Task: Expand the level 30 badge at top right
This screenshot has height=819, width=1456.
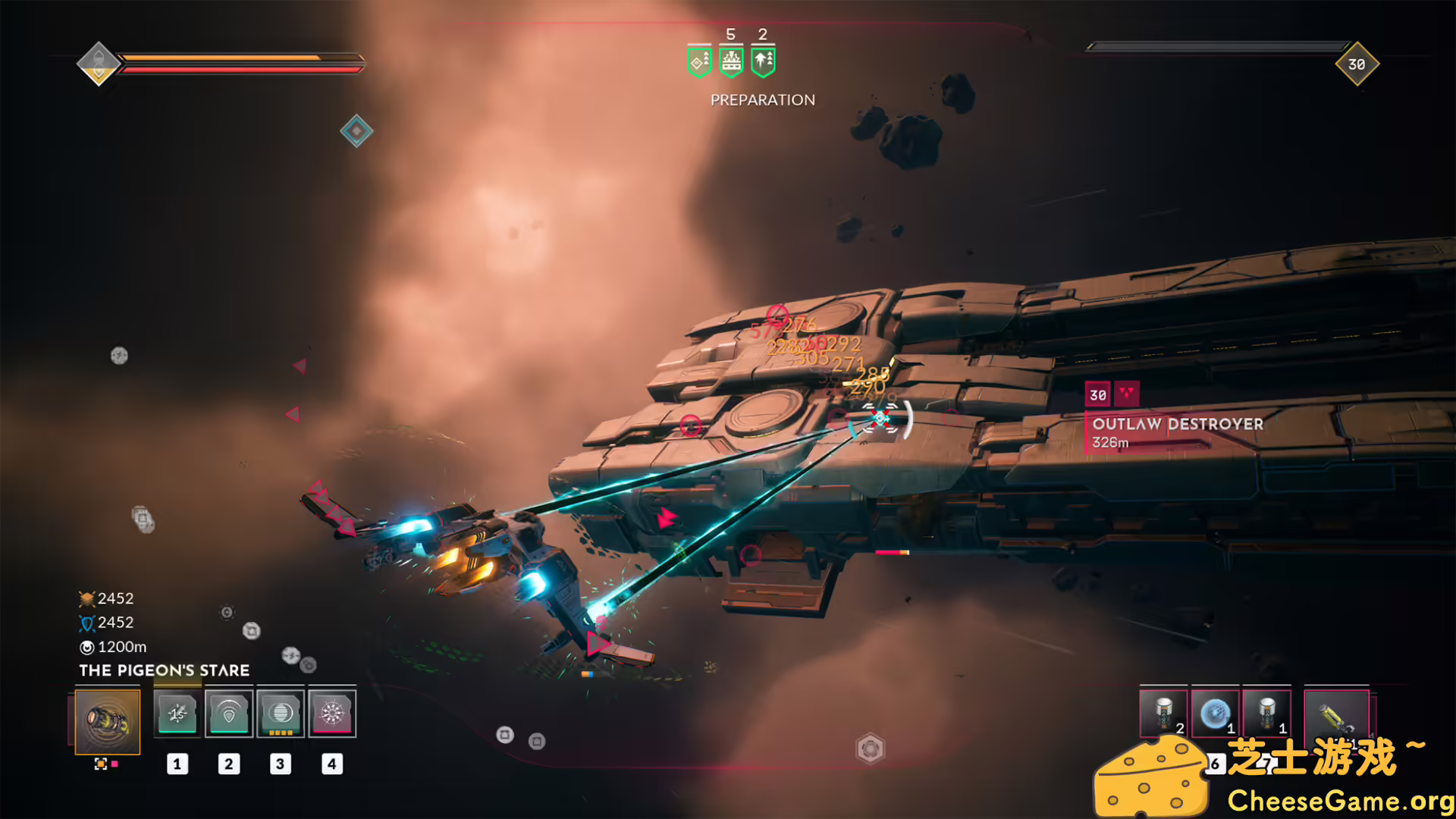Action: [1357, 64]
